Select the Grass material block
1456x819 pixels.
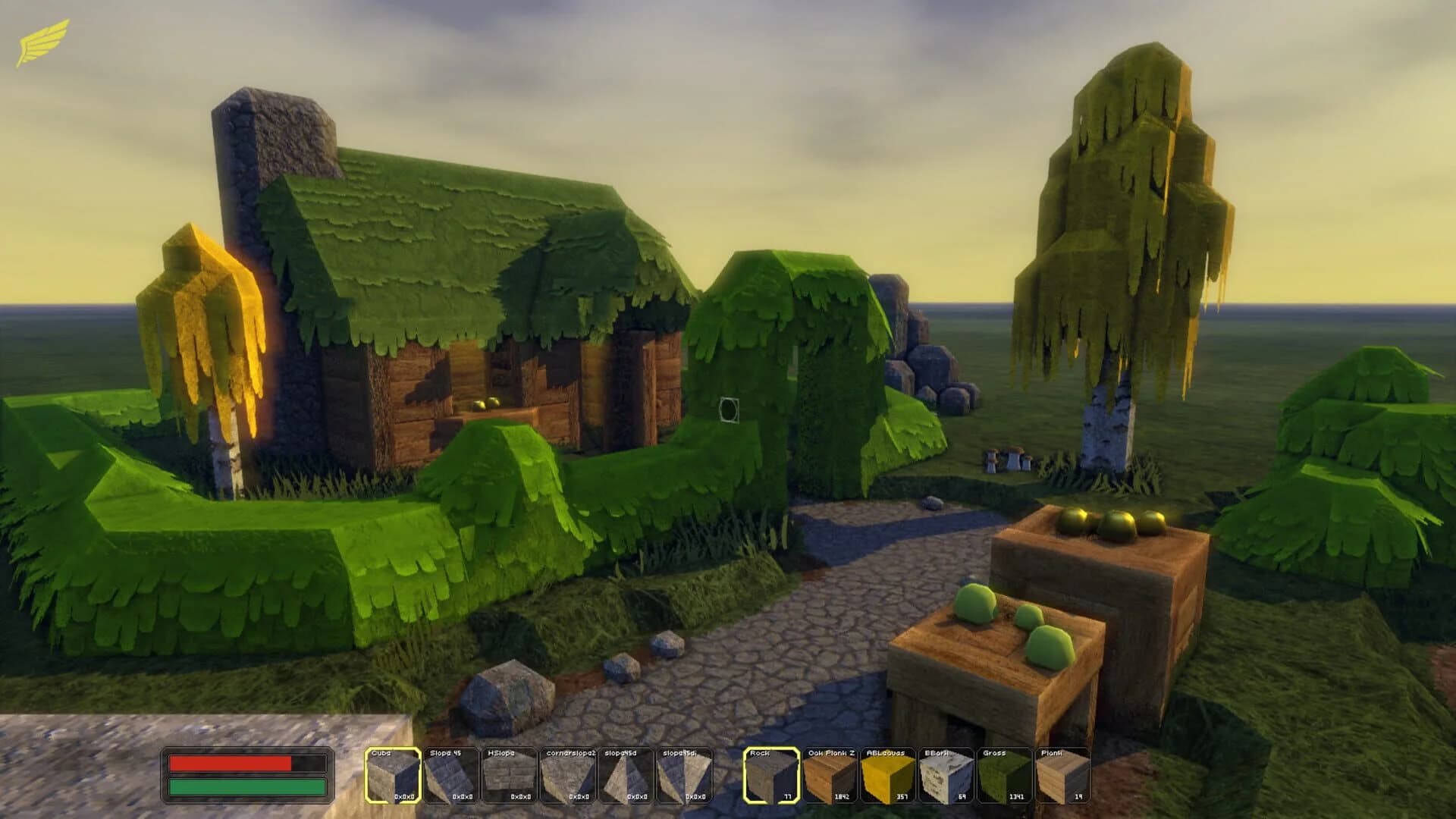pyautogui.click(x=1004, y=773)
